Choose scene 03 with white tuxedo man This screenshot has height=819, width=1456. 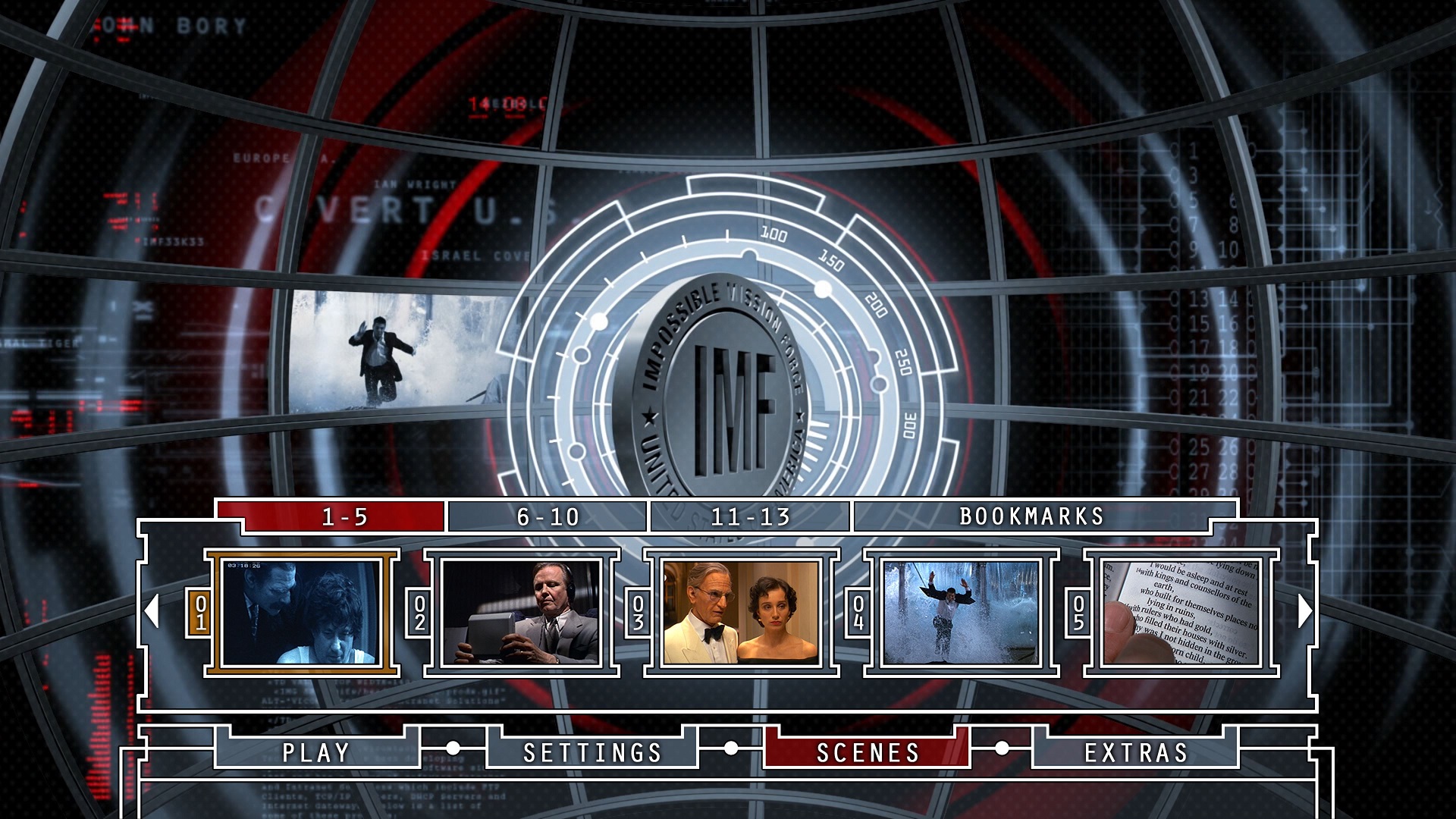coord(741,612)
